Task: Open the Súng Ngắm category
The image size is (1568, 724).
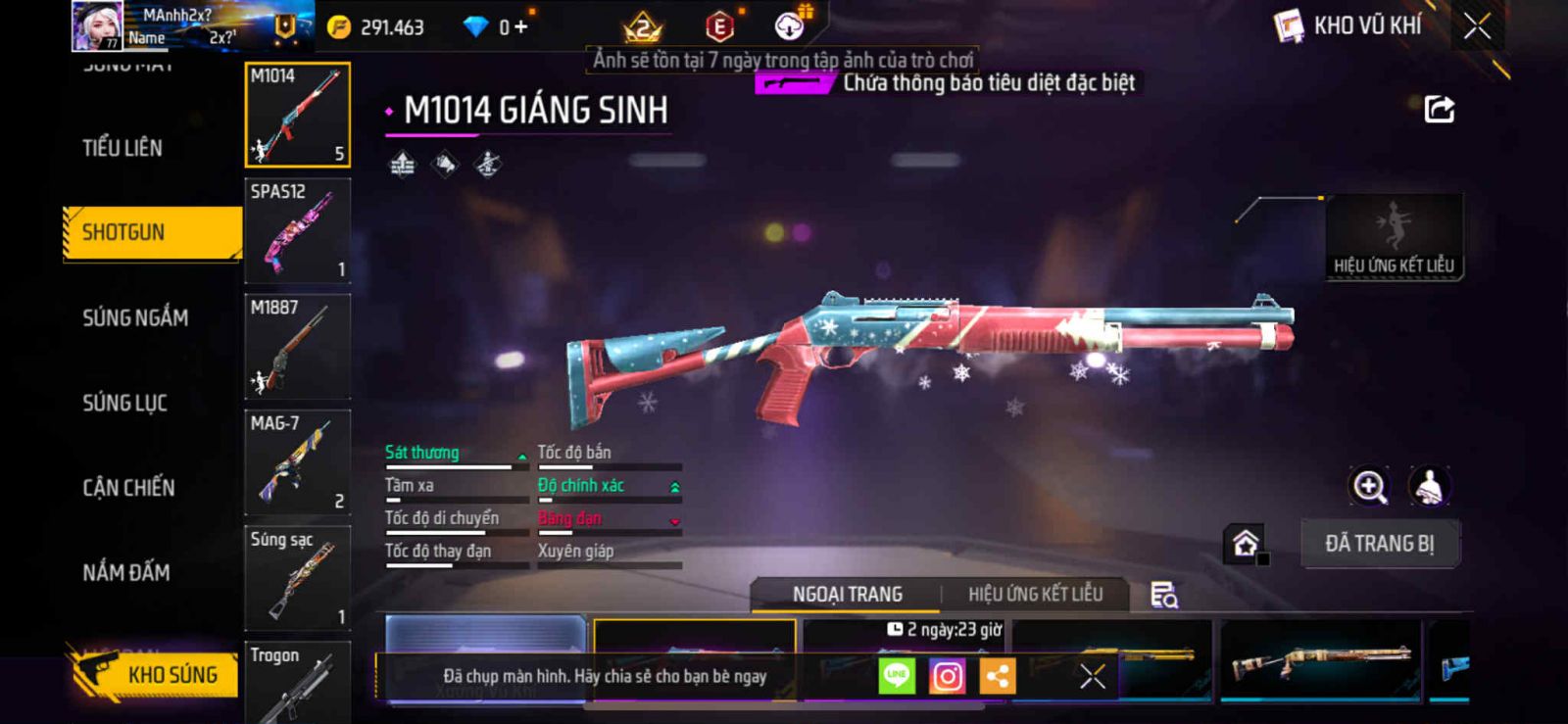Action: point(135,317)
